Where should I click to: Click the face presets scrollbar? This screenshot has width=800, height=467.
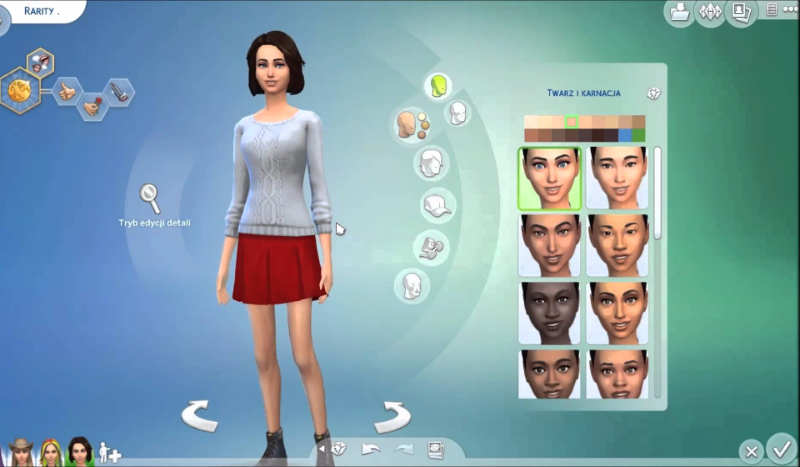(657, 192)
